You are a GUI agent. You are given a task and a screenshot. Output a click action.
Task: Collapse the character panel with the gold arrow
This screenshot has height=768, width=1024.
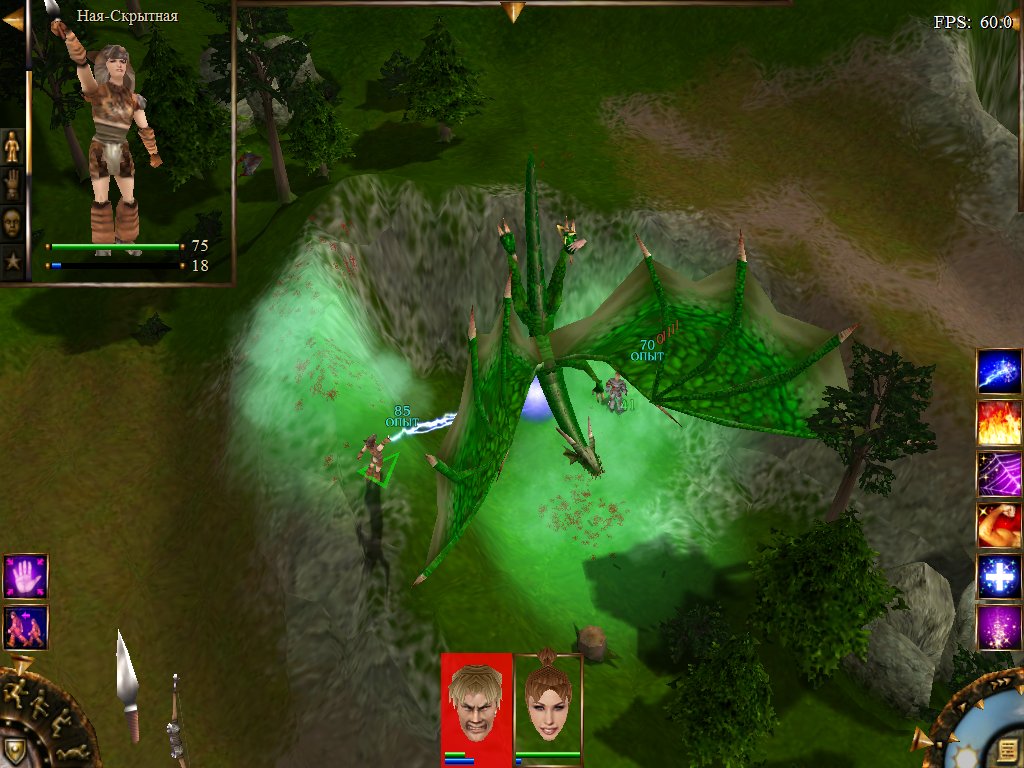point(13,18)
